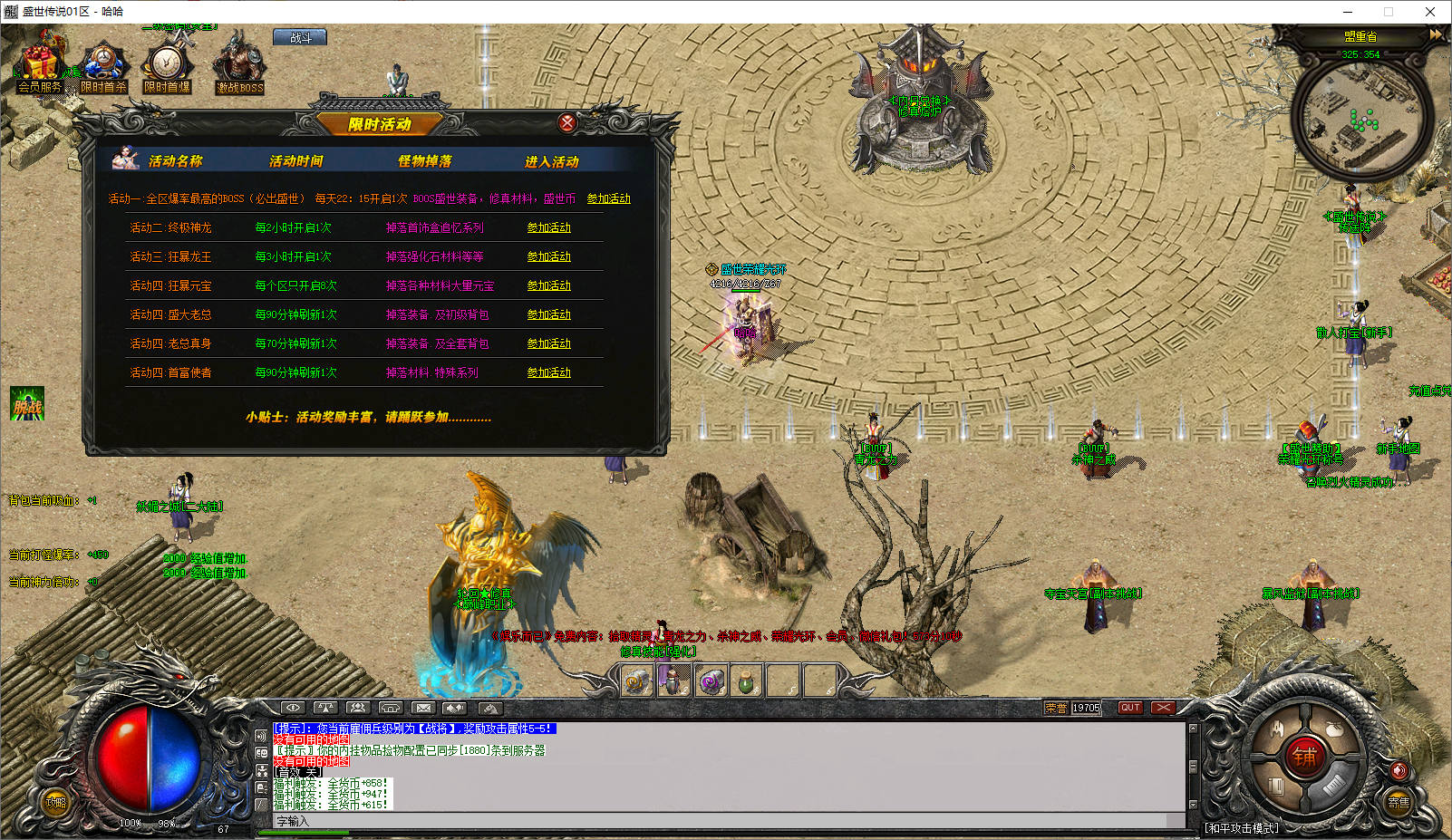Enter the 狂暴元宝 event
This screenshot has height=840, width=1452.
pyautogui.click(x=549, y=285)
